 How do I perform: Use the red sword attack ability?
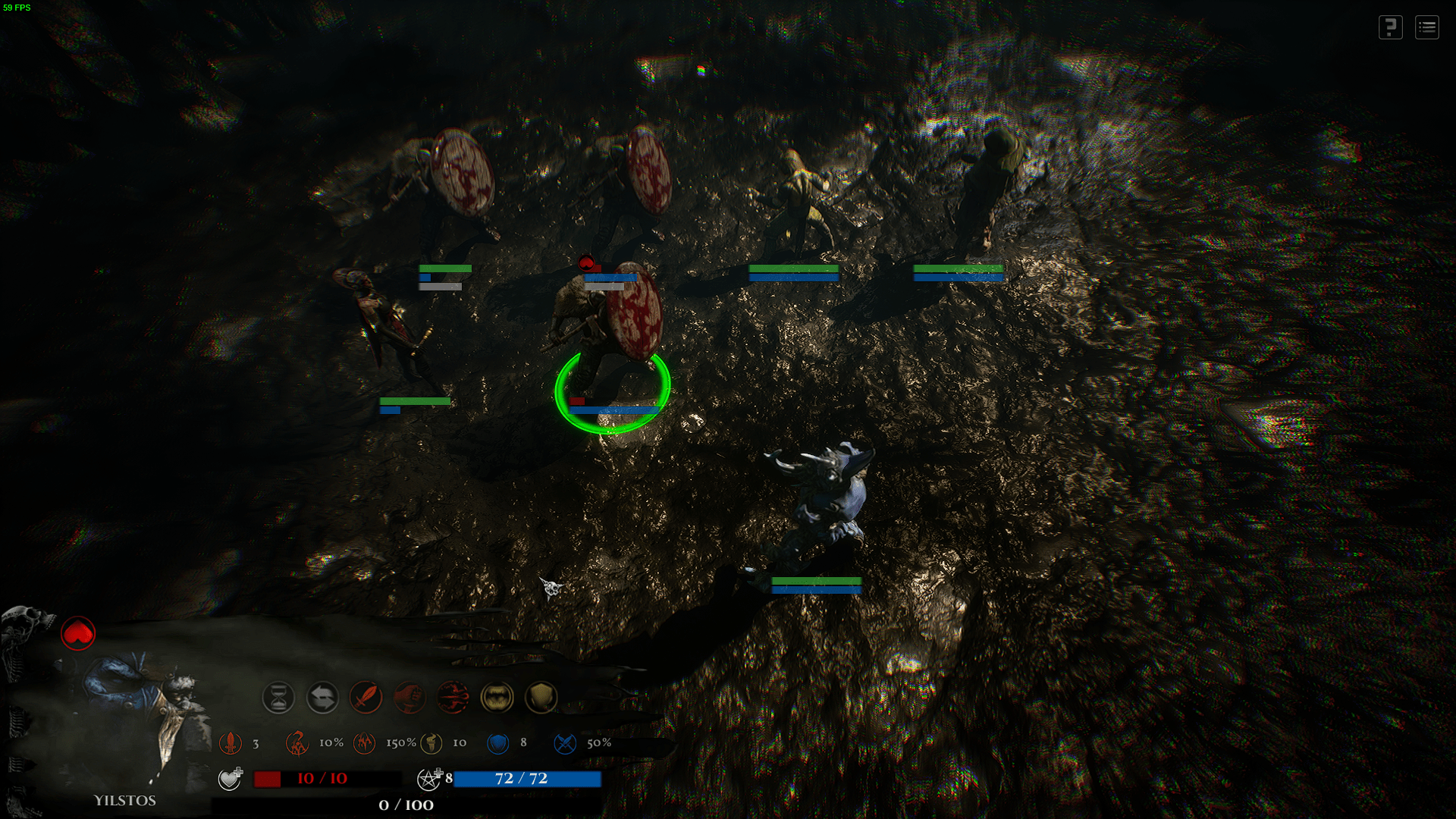click(x=366, y=697)
